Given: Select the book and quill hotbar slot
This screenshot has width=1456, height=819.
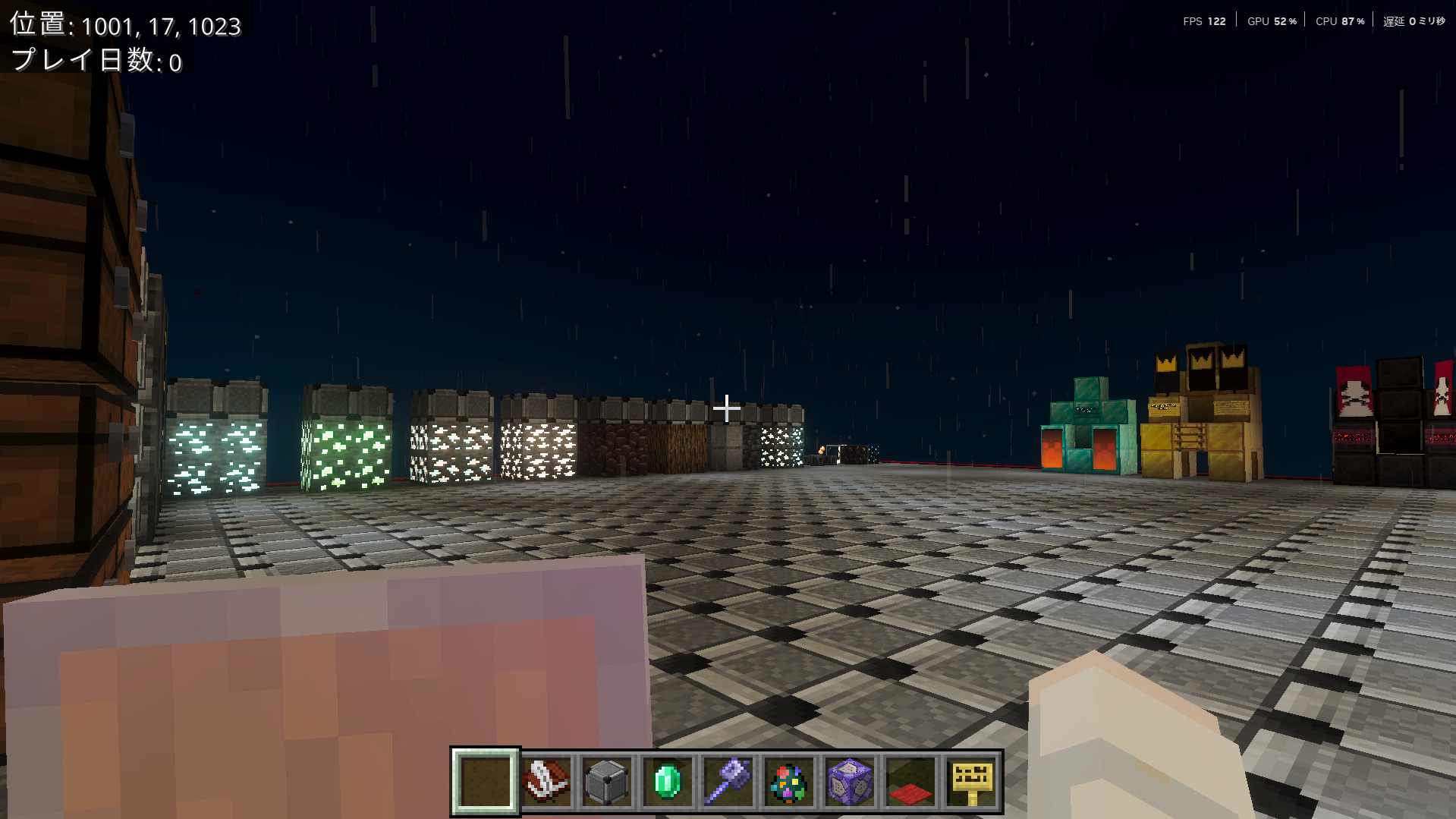Looking at the screenshot, I should pos(546,782).
